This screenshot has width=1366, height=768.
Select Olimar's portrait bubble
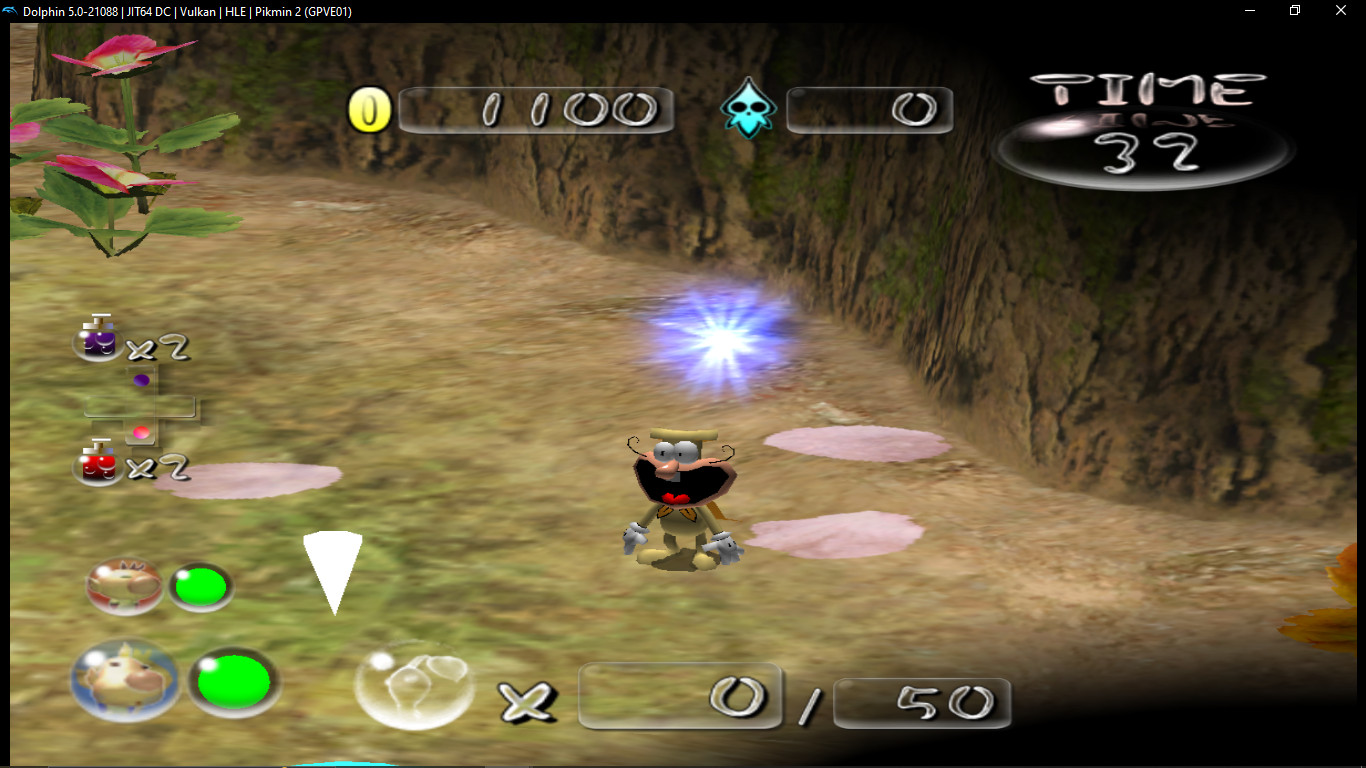(124, 586)
